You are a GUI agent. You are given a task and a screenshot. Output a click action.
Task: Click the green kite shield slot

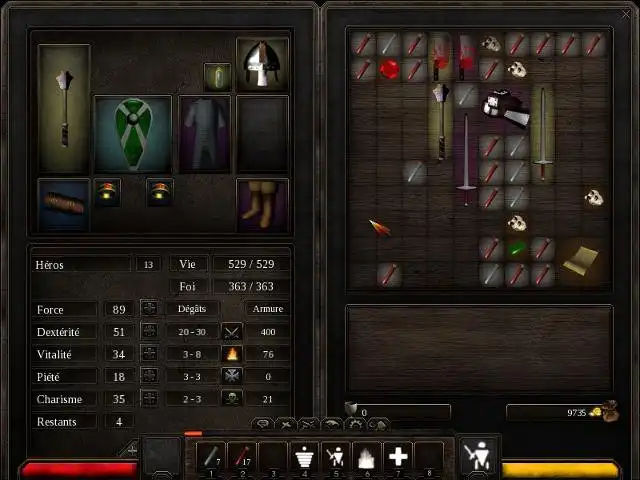[133, 134]
